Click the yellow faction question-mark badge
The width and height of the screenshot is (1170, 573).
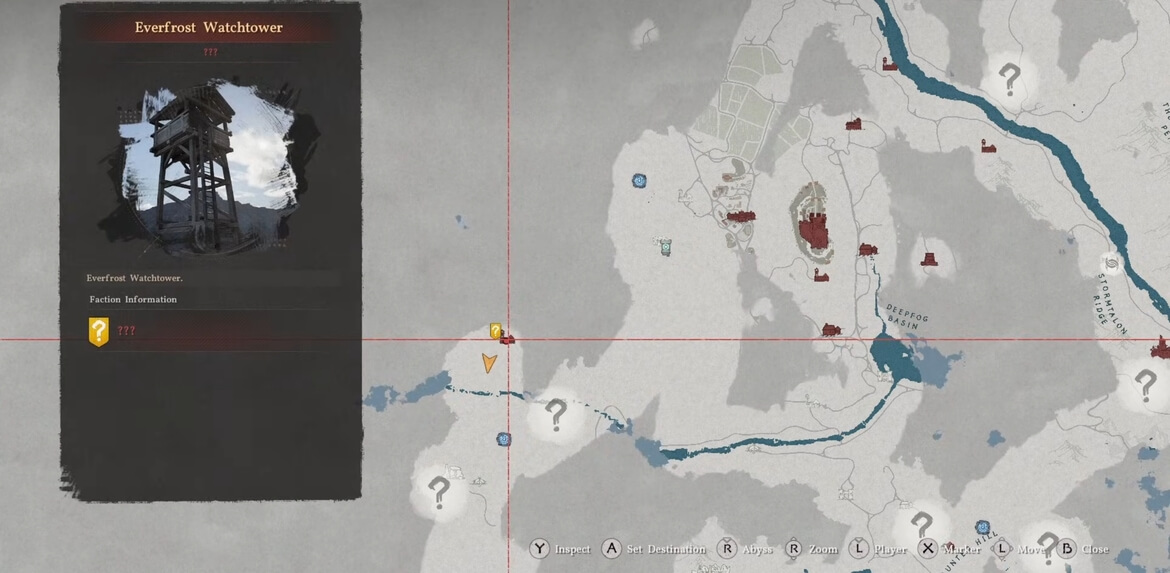point(98,331)
